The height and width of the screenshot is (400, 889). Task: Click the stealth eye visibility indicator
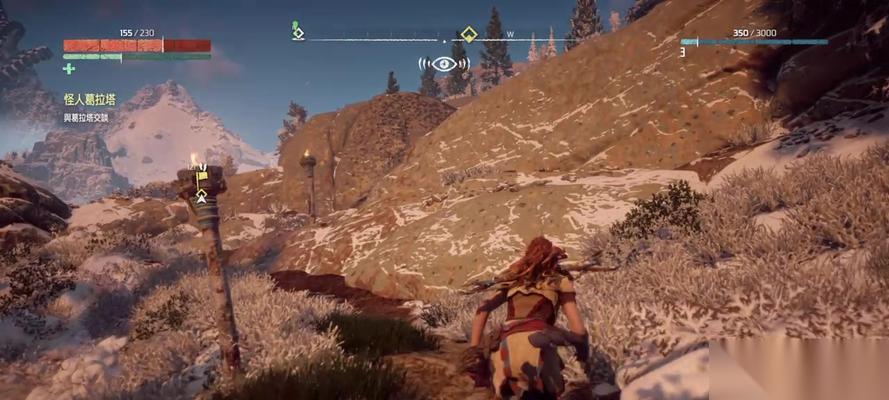[x=444, y=64]
